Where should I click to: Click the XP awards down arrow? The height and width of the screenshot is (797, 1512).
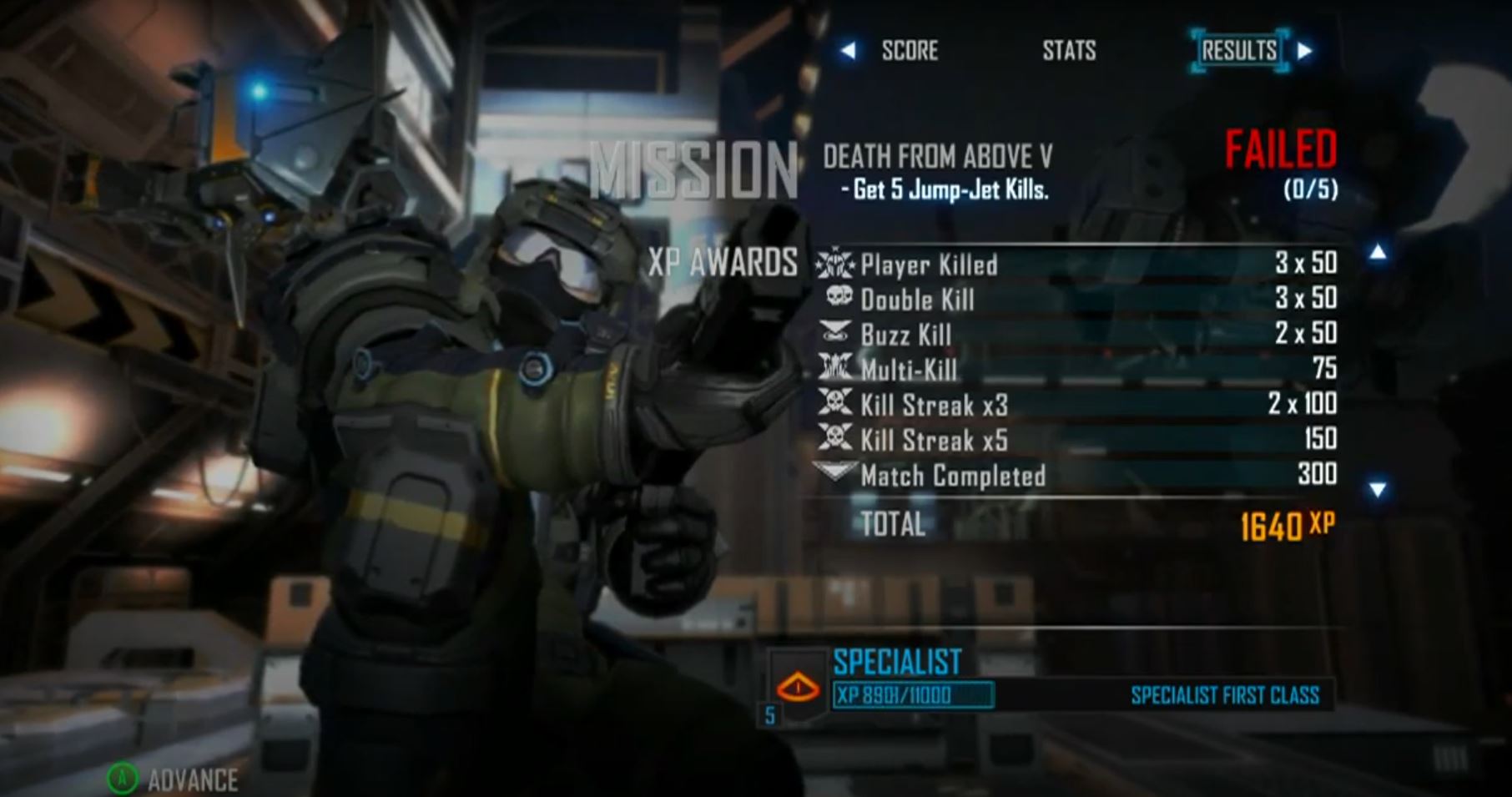1378,489
